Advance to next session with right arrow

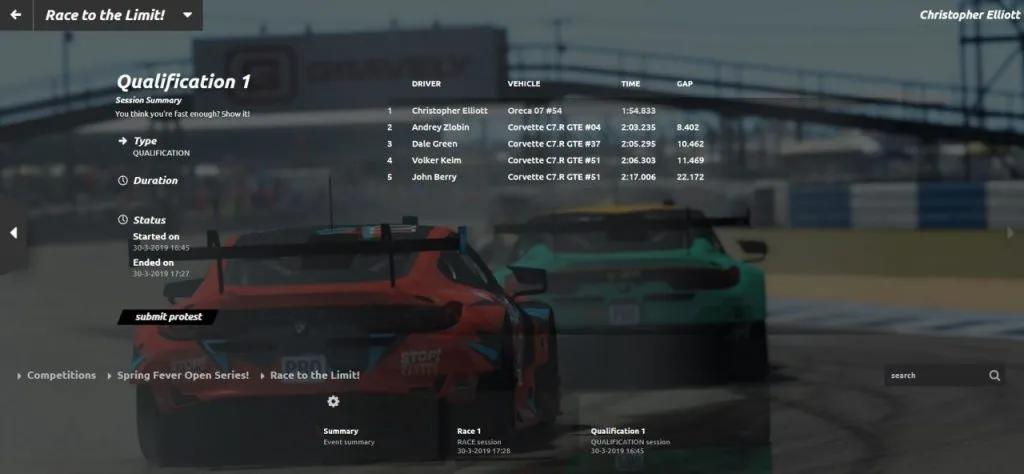(1010, 233)
